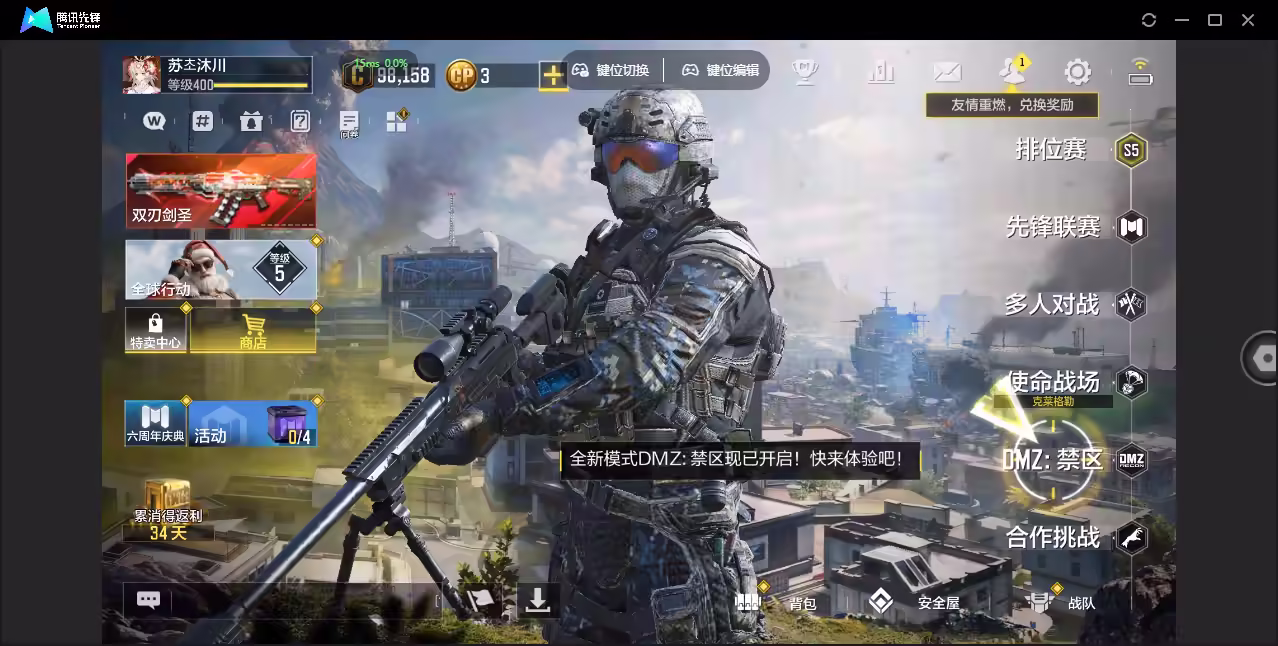Open the 活动 events panel
1278x646 pixels.
click(x=253, y=423)
